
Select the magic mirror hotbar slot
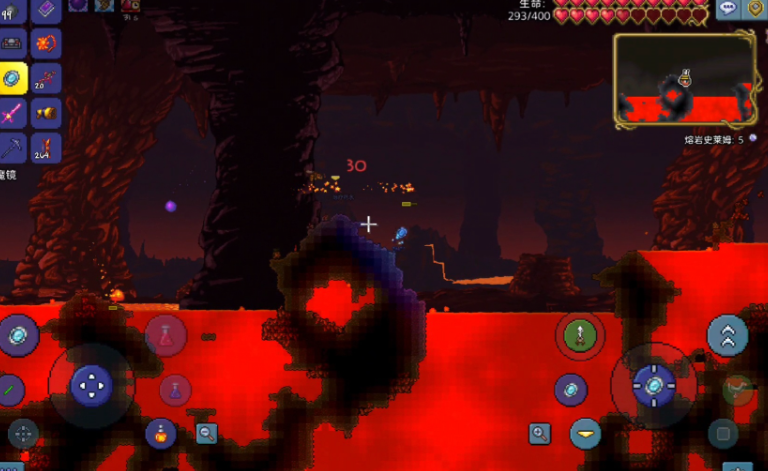pyautogui.click(x=13, y=78)
